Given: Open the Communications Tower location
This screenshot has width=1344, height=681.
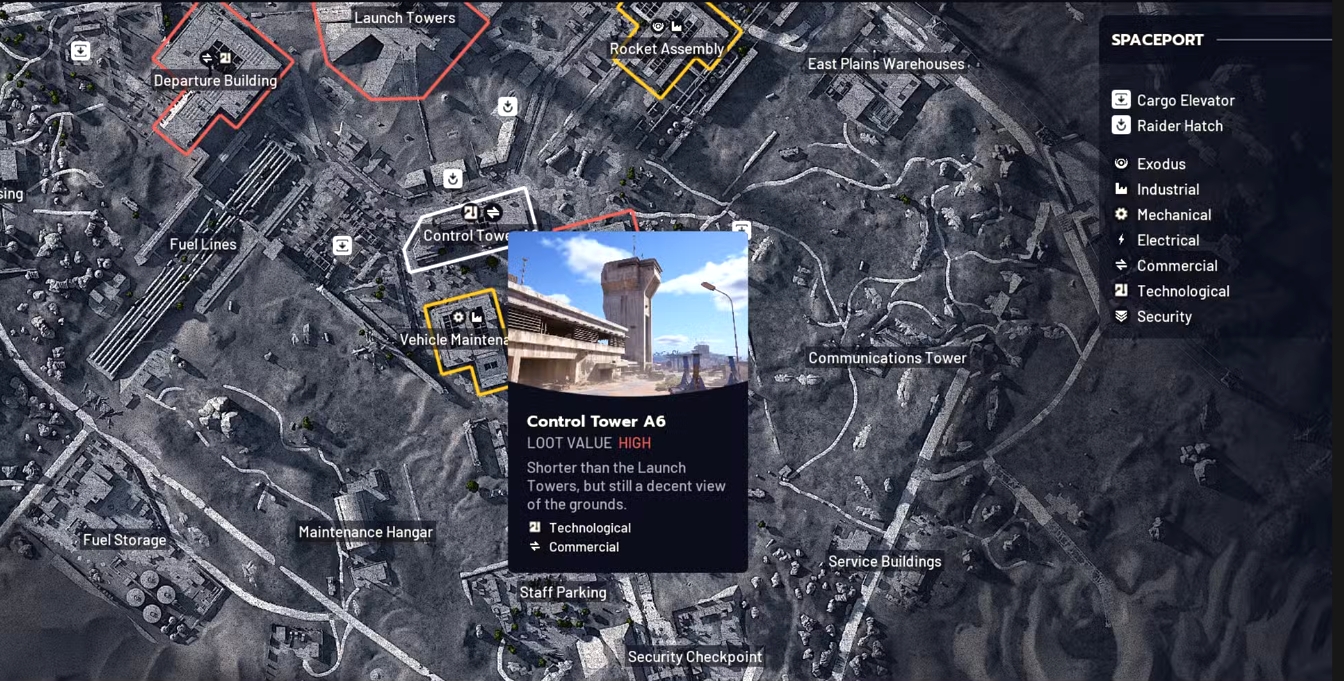Looking at the screenshot, I should [x=887, y=358].
